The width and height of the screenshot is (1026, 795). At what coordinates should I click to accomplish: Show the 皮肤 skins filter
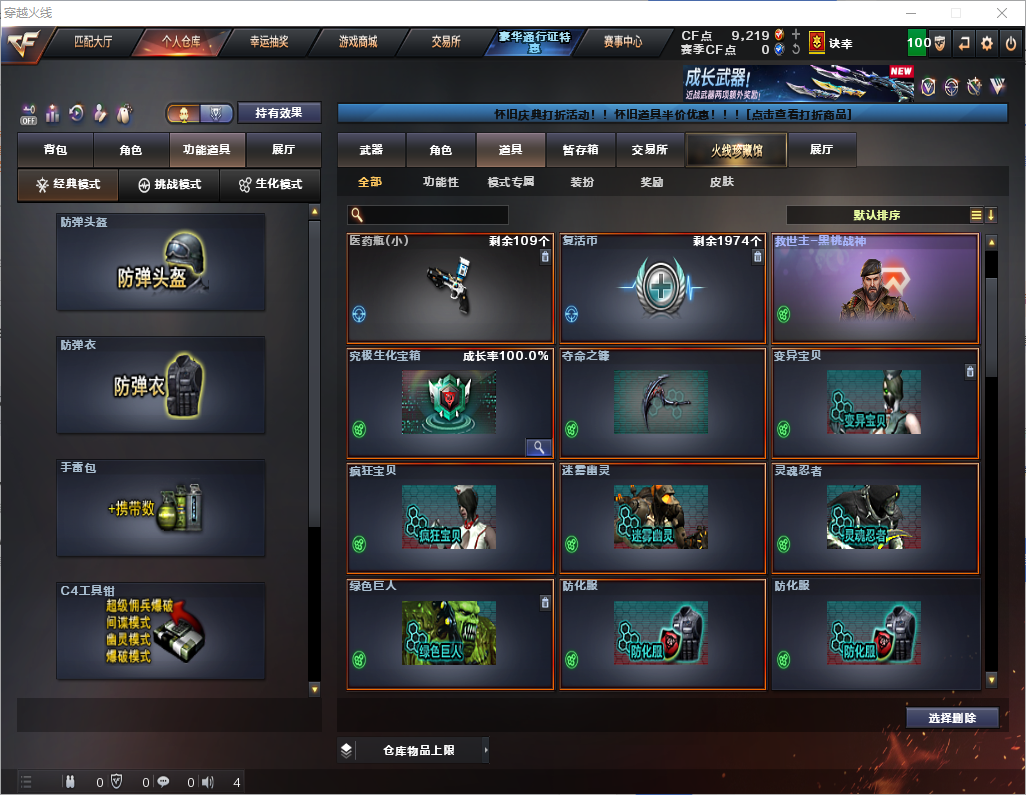(721, 182)
